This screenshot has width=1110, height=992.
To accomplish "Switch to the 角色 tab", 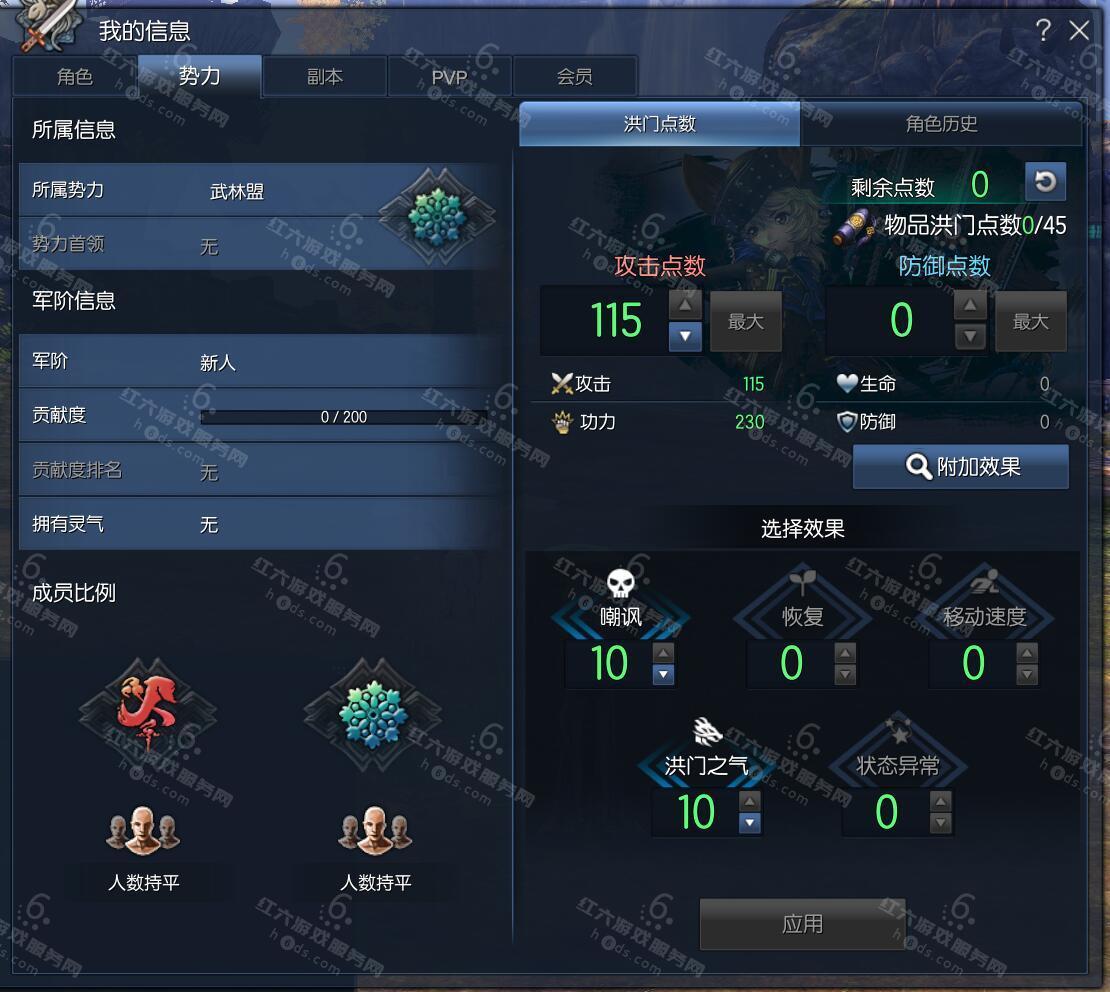I will point(75,77).
